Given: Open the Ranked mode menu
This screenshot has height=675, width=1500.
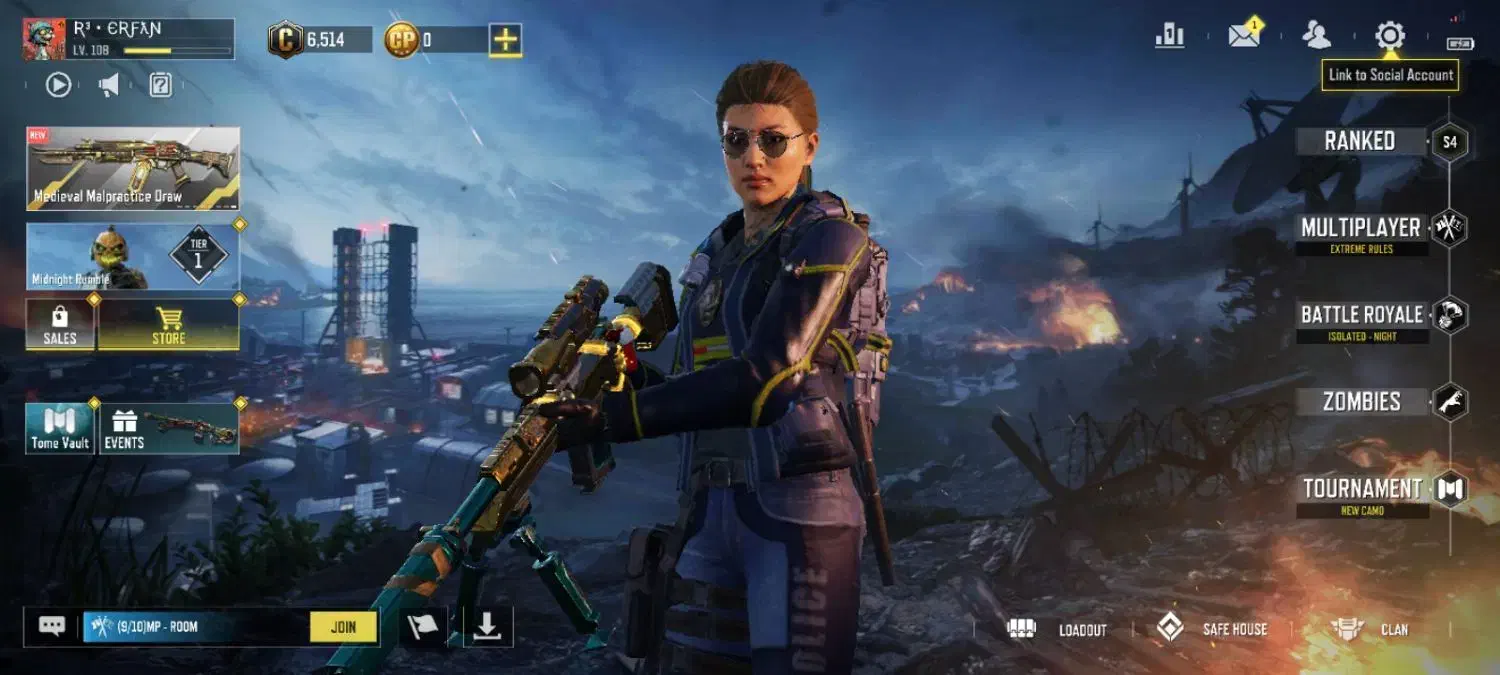Looking at the screenshot, I should 1360,141.
